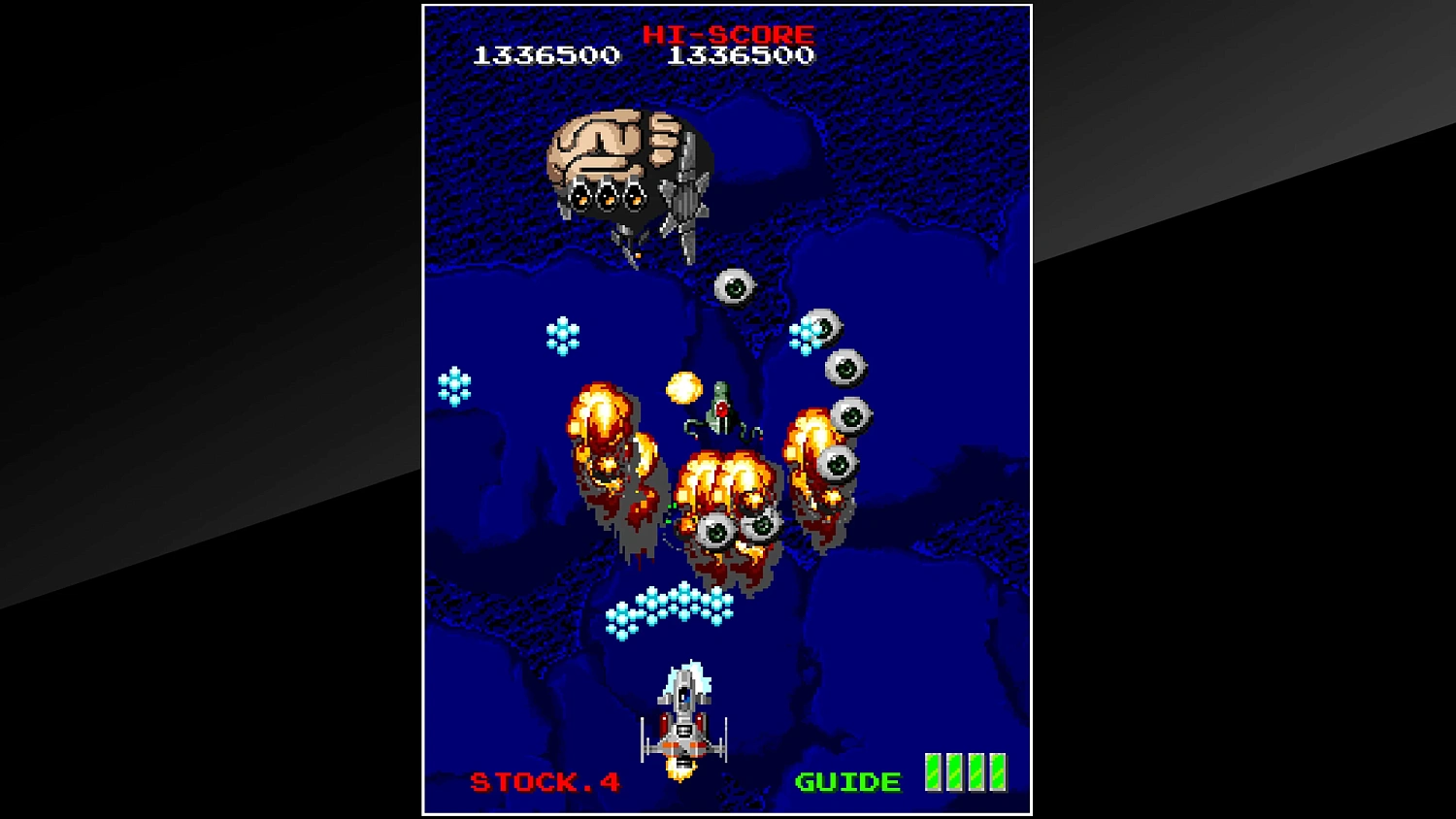This screenshot has width=1456, height=819.
Task: Toggle the second green GUIDE gauge segment
Action: click(954, 768)
